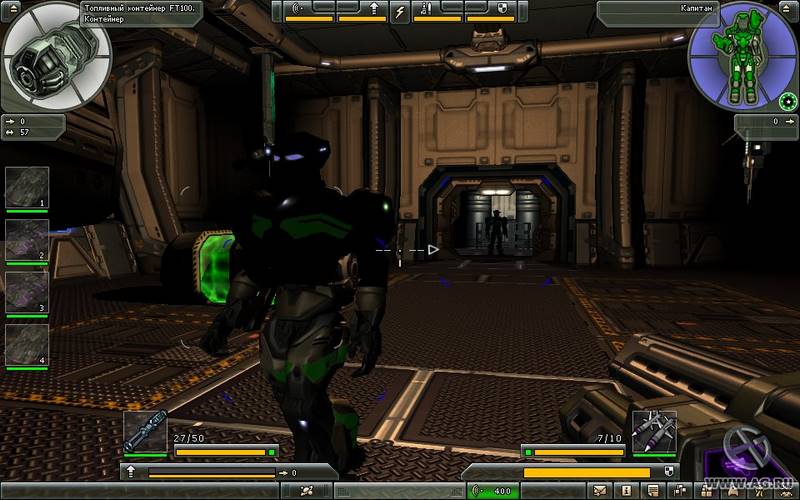Open the notes log button
This screenshot has width=800, height=500.
tap(651, 490)
